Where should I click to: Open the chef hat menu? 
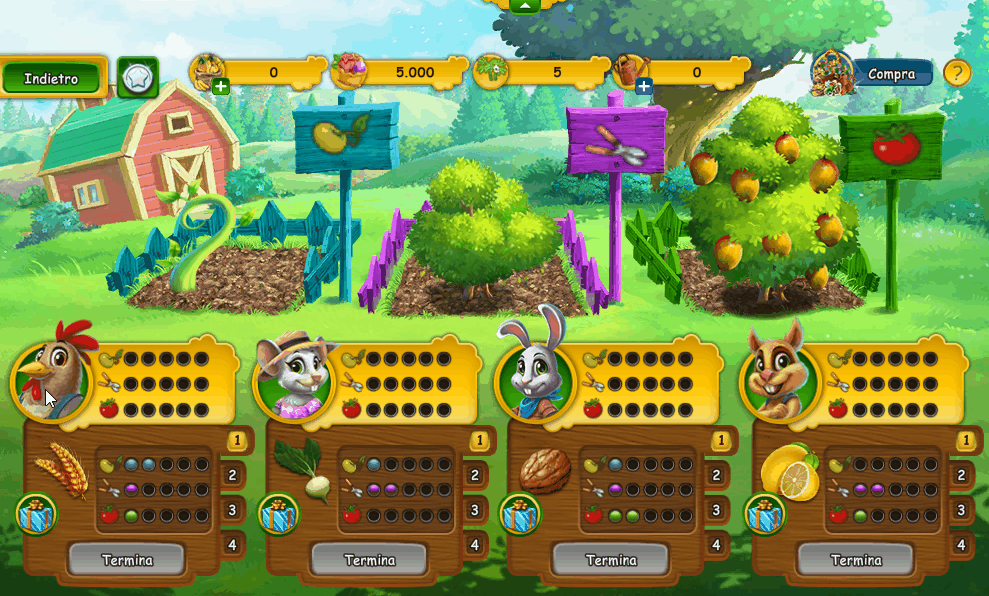tap(137, 77)
